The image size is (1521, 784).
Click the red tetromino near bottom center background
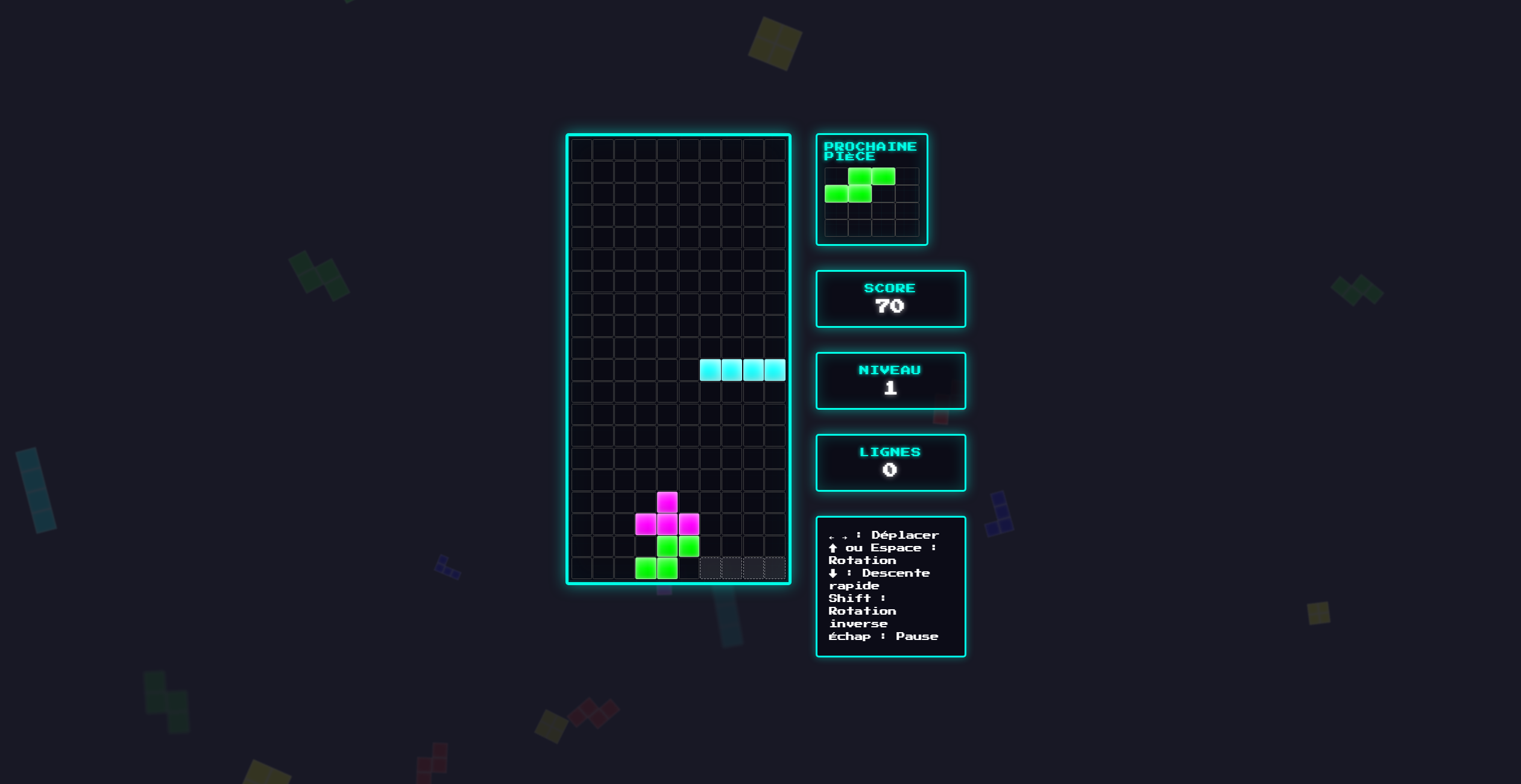click(594, 711)
